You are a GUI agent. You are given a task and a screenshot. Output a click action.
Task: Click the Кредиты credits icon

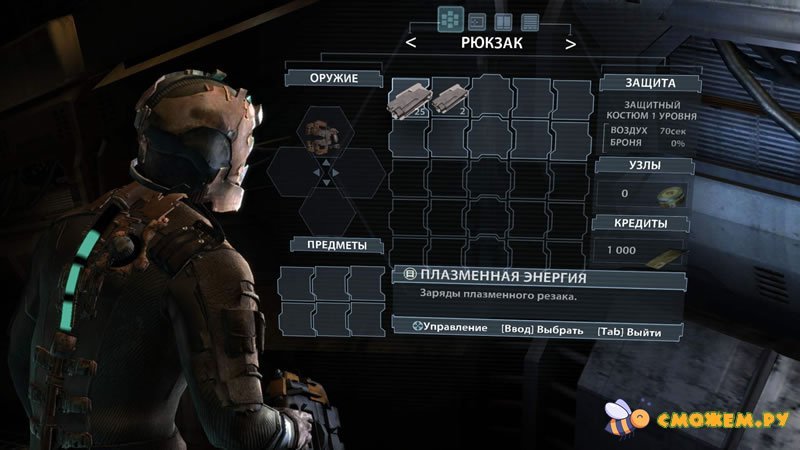click(x=668, y=251)
